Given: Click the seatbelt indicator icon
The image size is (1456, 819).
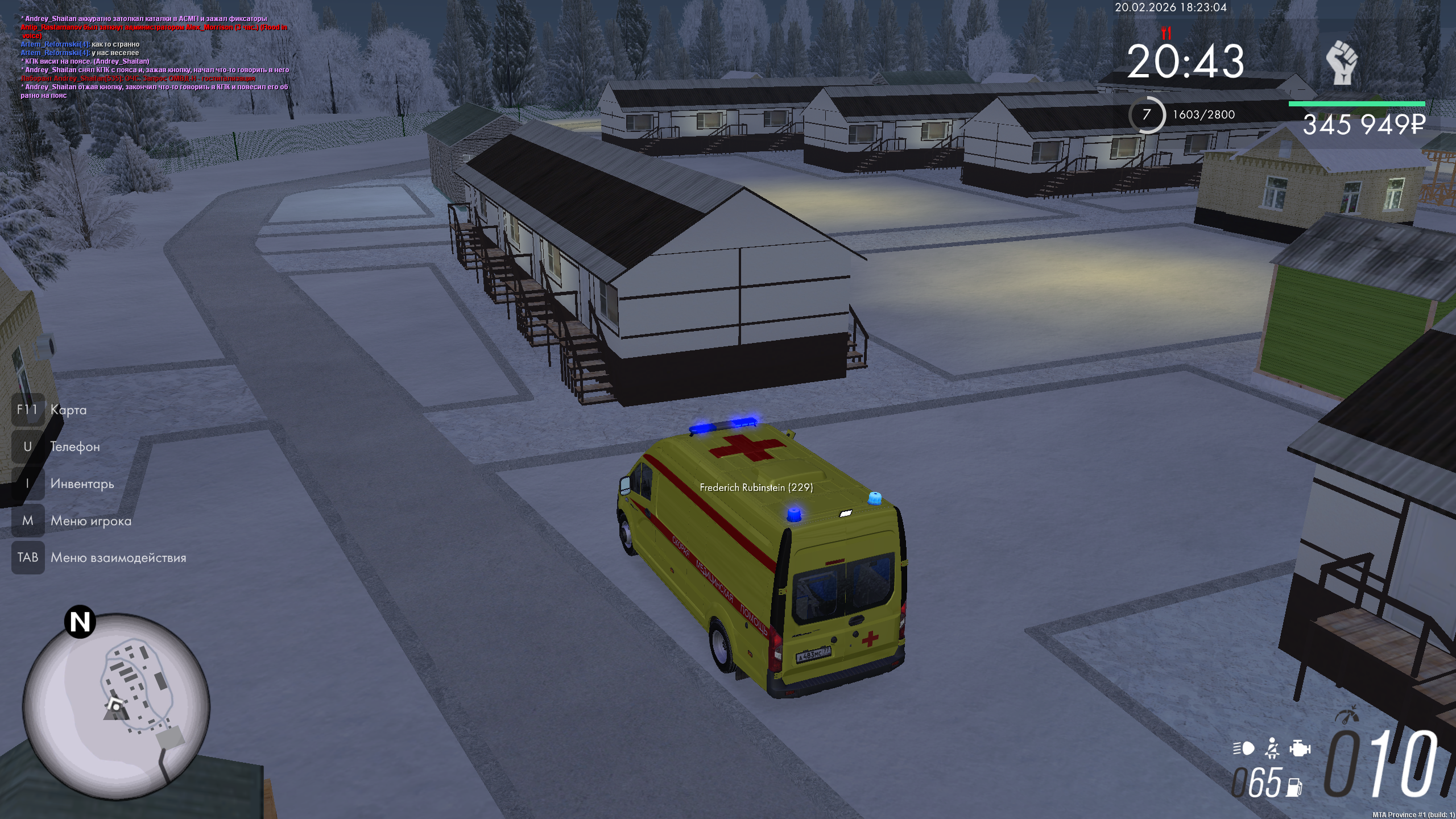Looking at the screenshot, I should click(1272, 748).
